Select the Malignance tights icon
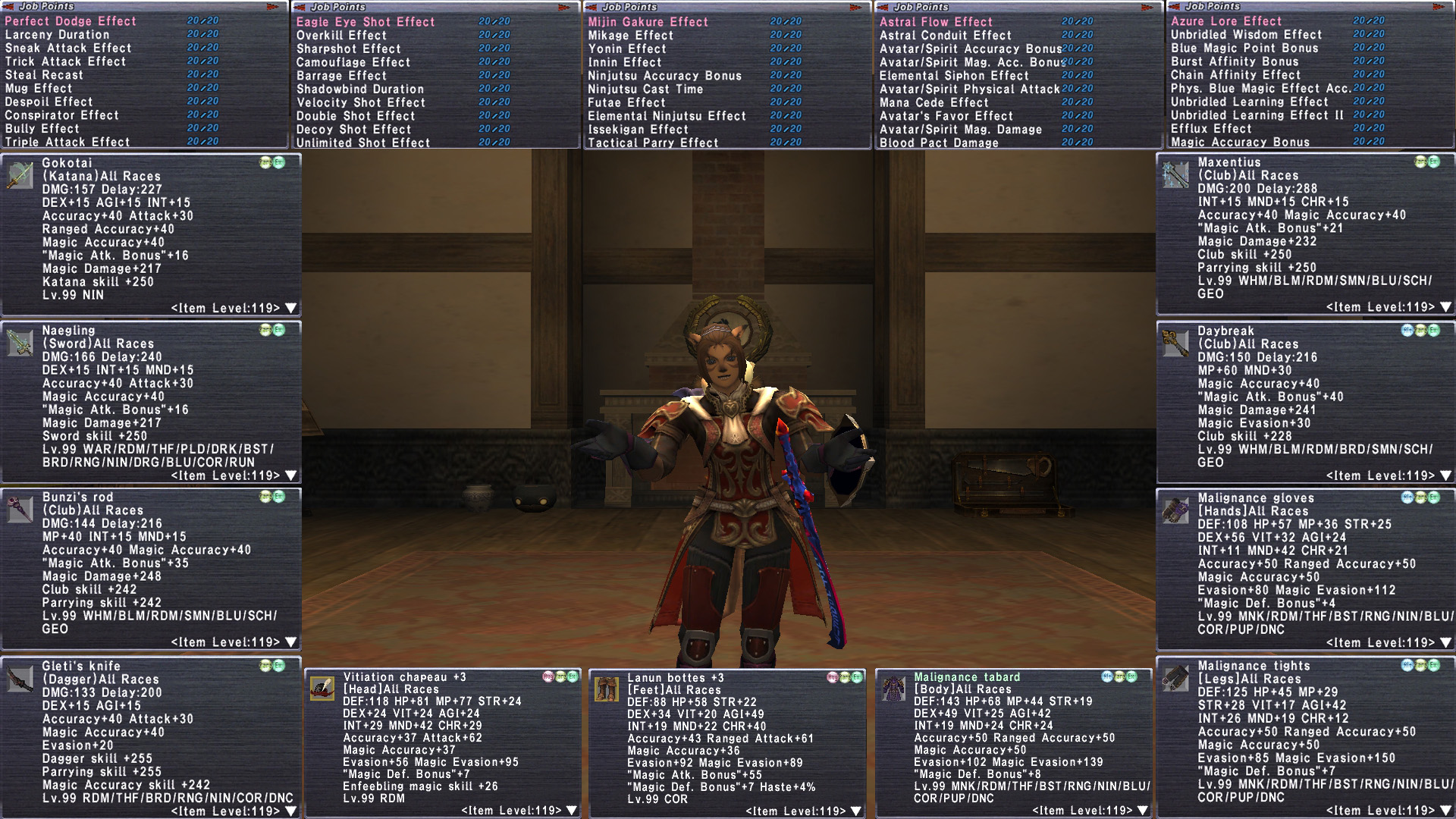 (1175, 678)
